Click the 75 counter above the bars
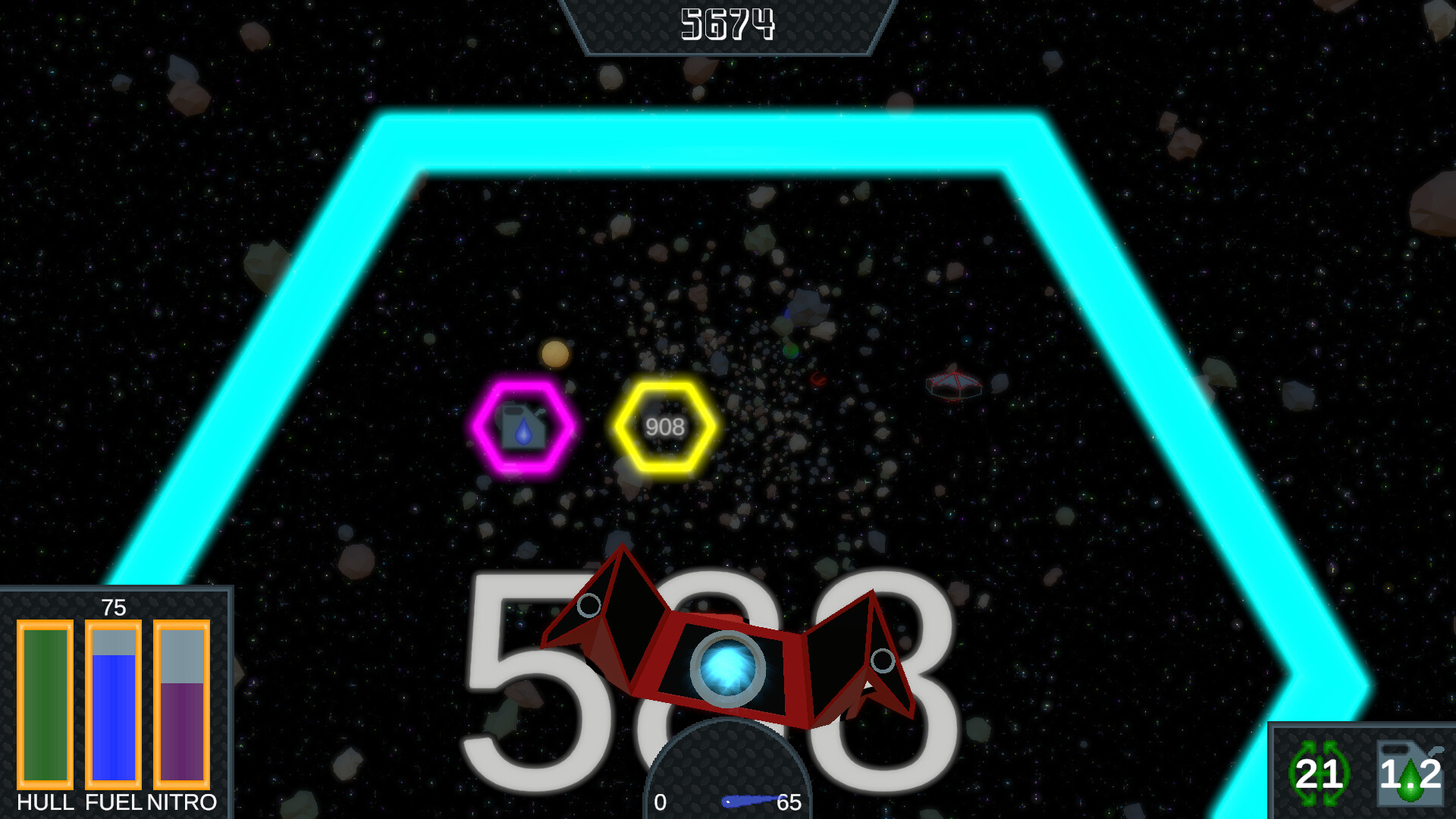1456x819 pixels. (114, 607)
